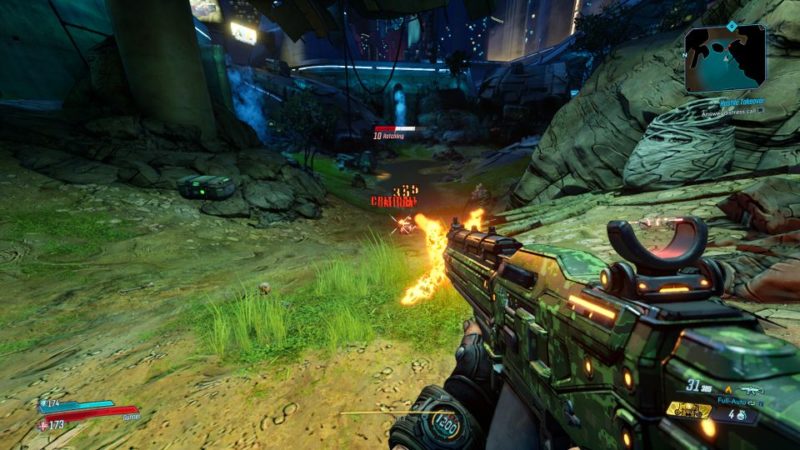Select the assault rifle weapon icon

pyautogui.click(x=751, y=389)
